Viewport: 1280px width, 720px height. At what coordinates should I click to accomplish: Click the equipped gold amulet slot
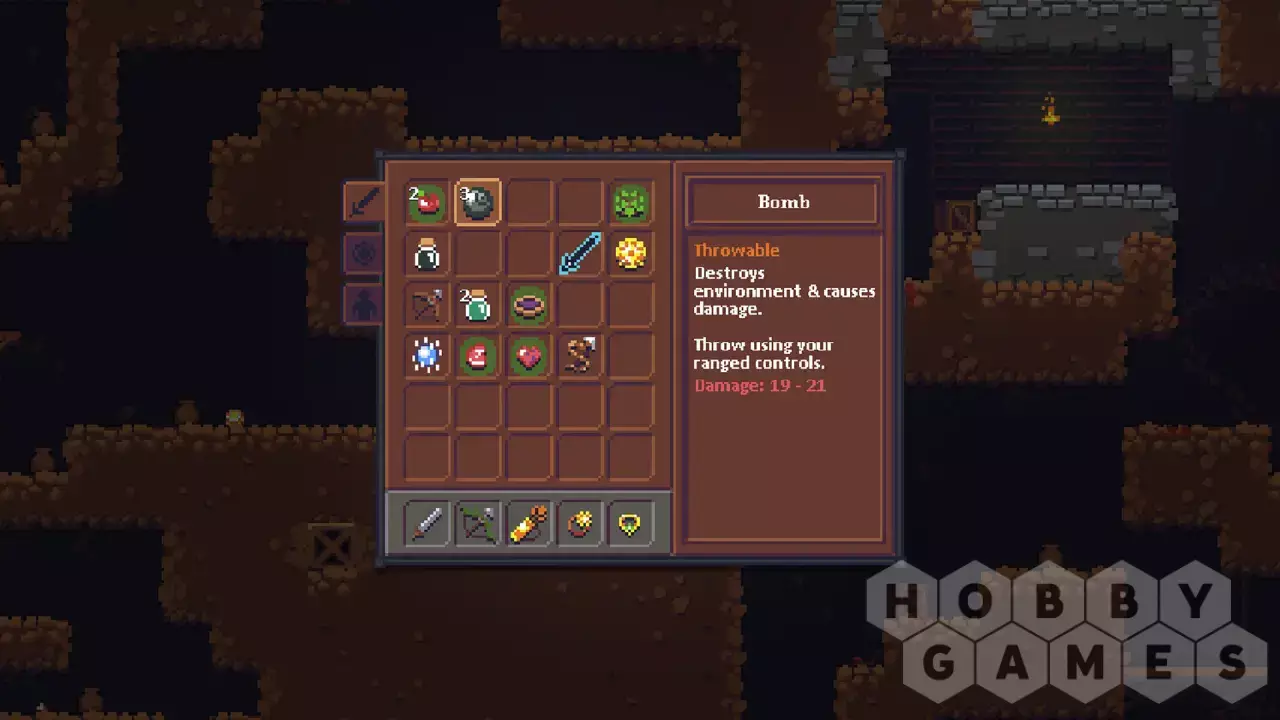click(630, 524)
